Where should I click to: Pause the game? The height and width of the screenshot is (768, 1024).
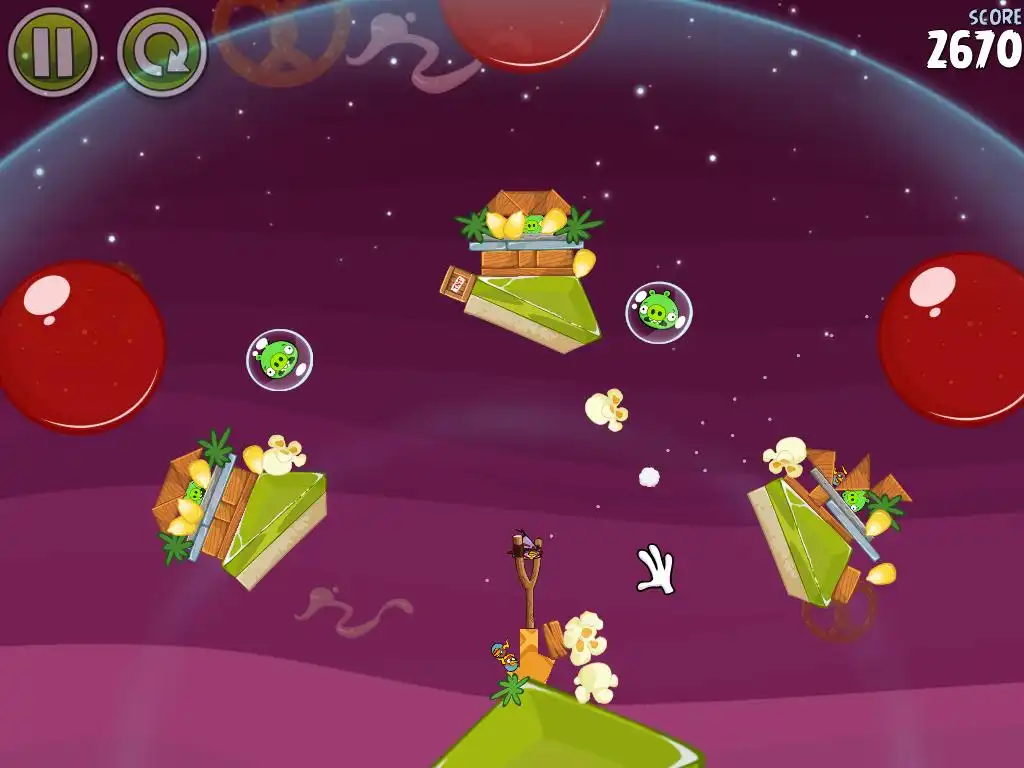(x=52, y=52)
